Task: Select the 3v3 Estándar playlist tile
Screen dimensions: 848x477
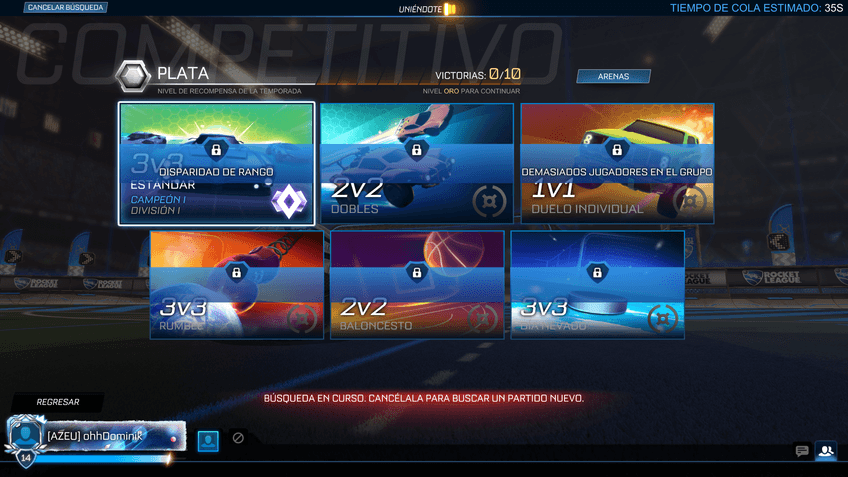Action: tap(216, 164)
